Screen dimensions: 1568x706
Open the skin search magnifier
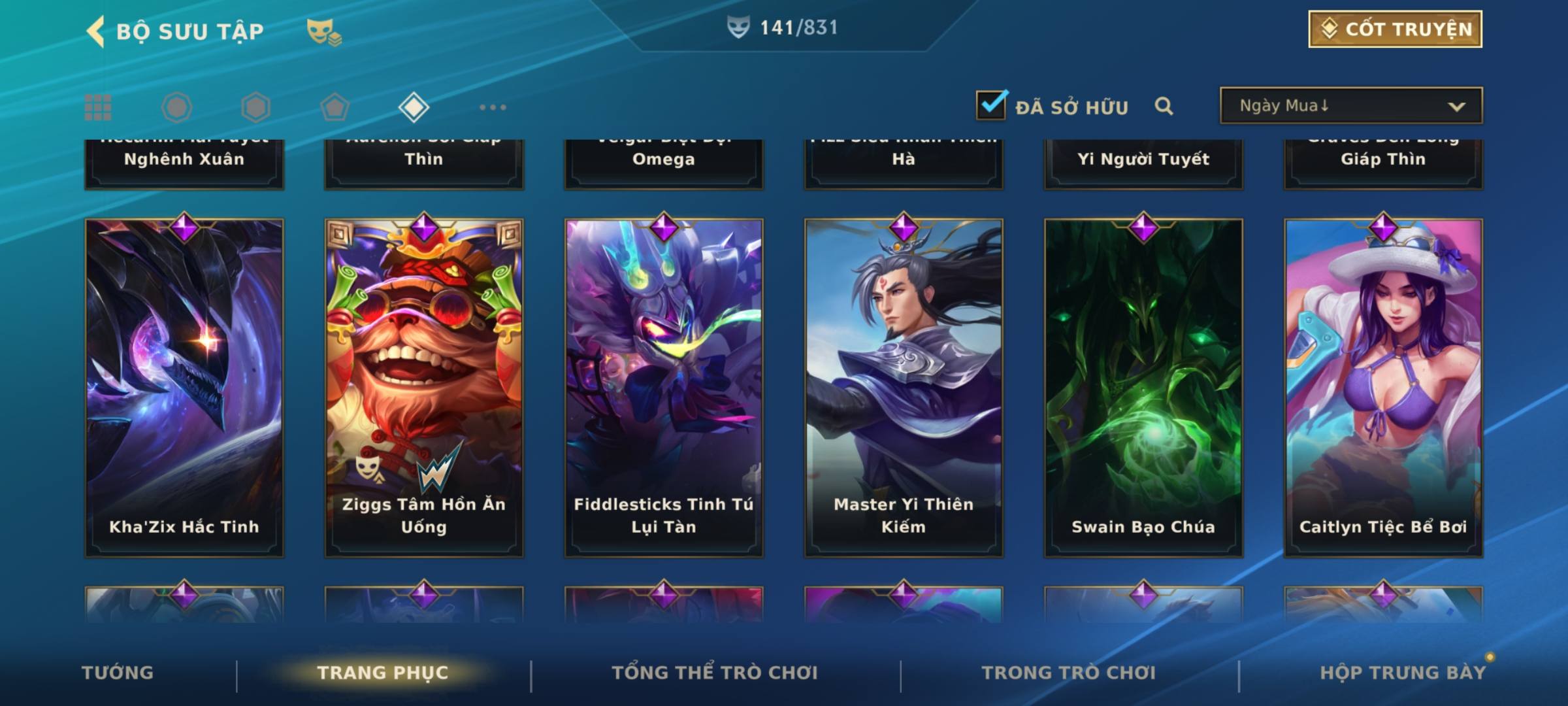(x=1164, y=106)
